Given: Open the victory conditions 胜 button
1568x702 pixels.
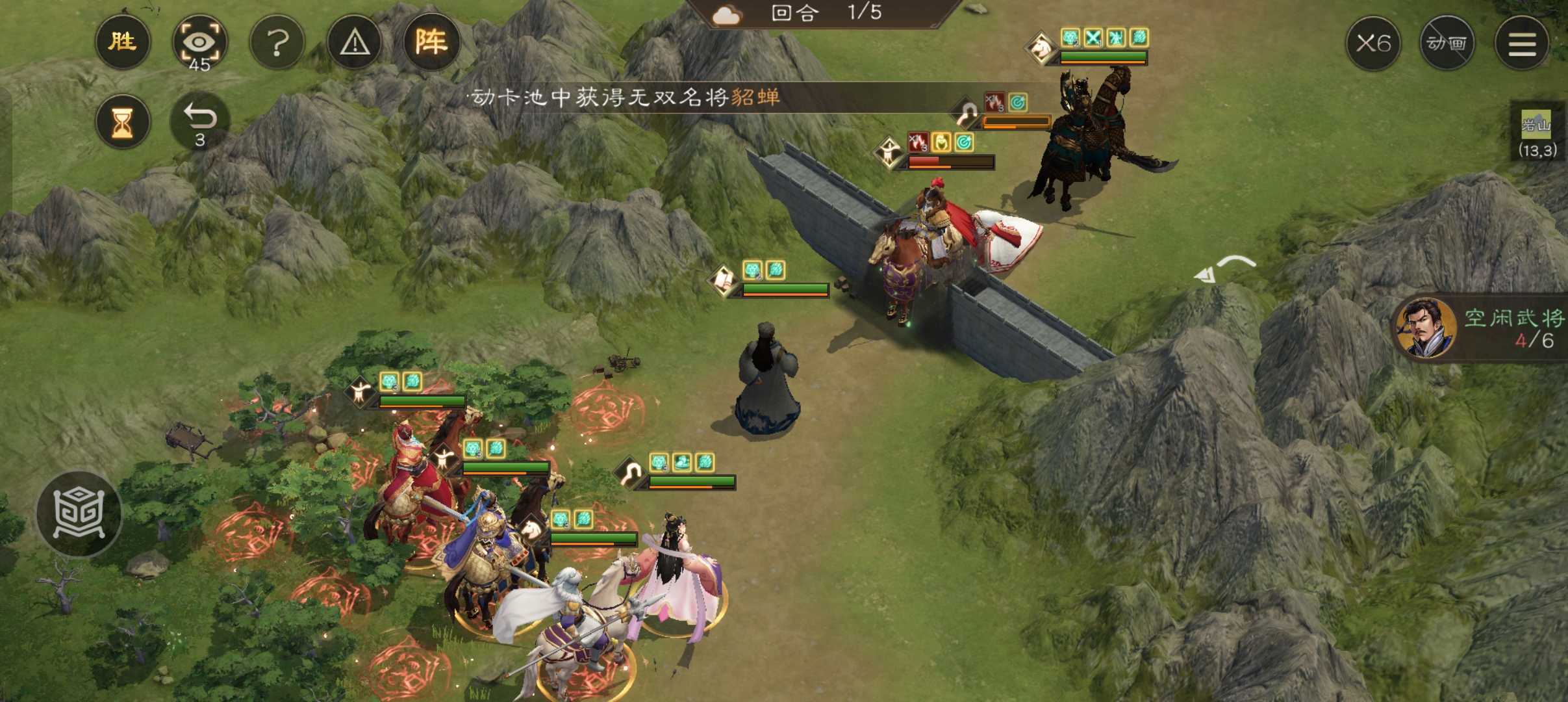Looking at the screenshot, I should tap(122, 42).
